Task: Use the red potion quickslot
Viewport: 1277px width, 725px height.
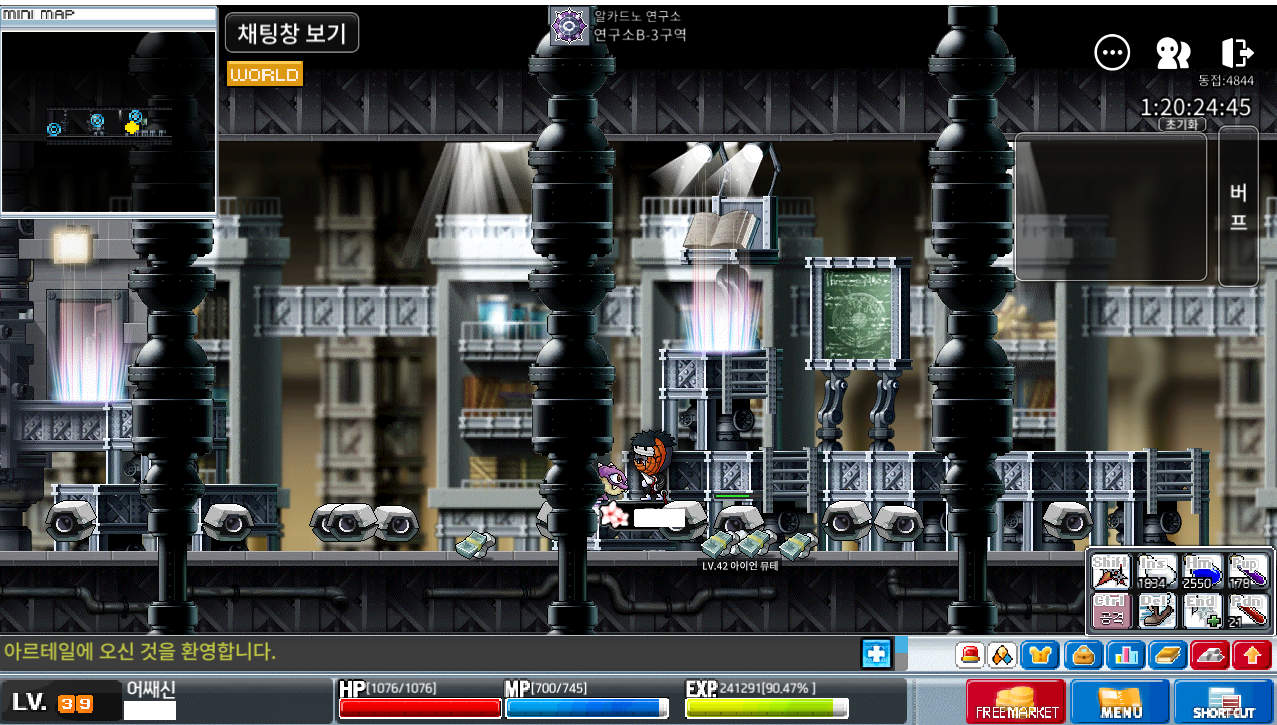Action: click(1248, 611)
